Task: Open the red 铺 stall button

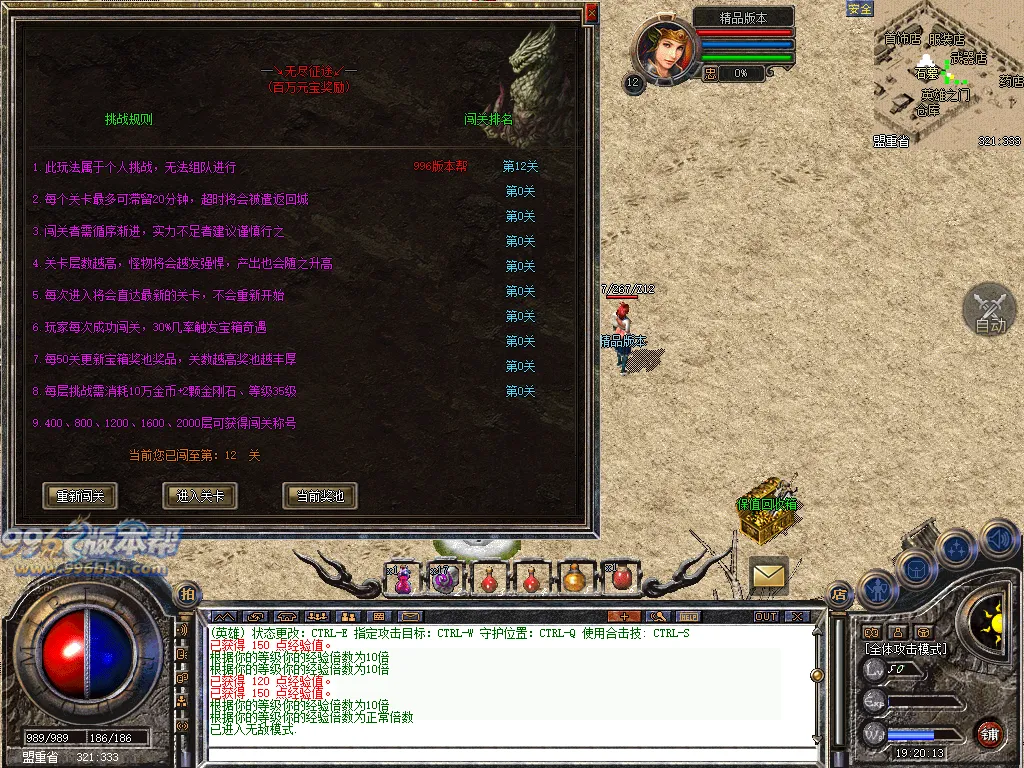Action: click(x=989, y=732)
